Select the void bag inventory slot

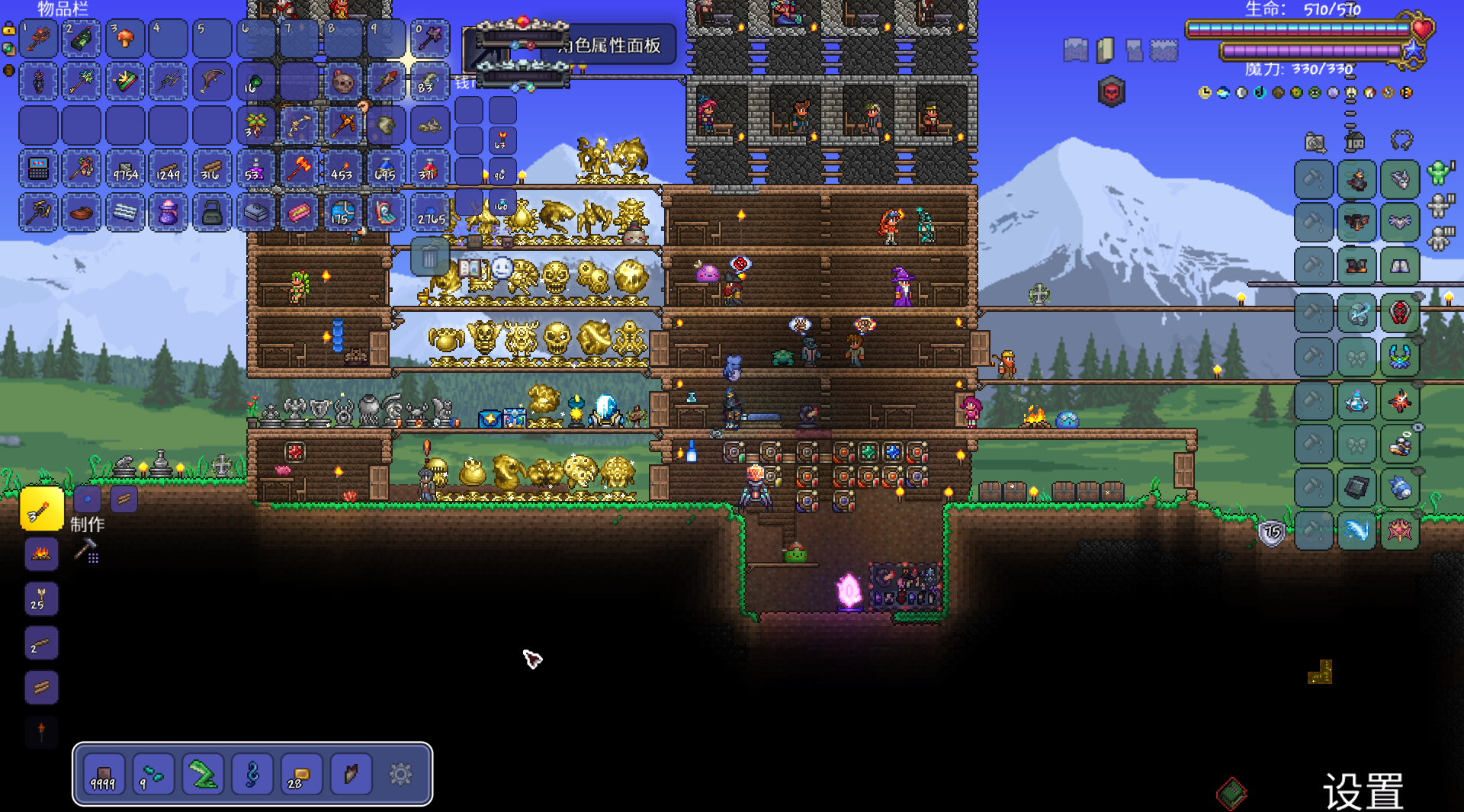[x=168, y=213]
